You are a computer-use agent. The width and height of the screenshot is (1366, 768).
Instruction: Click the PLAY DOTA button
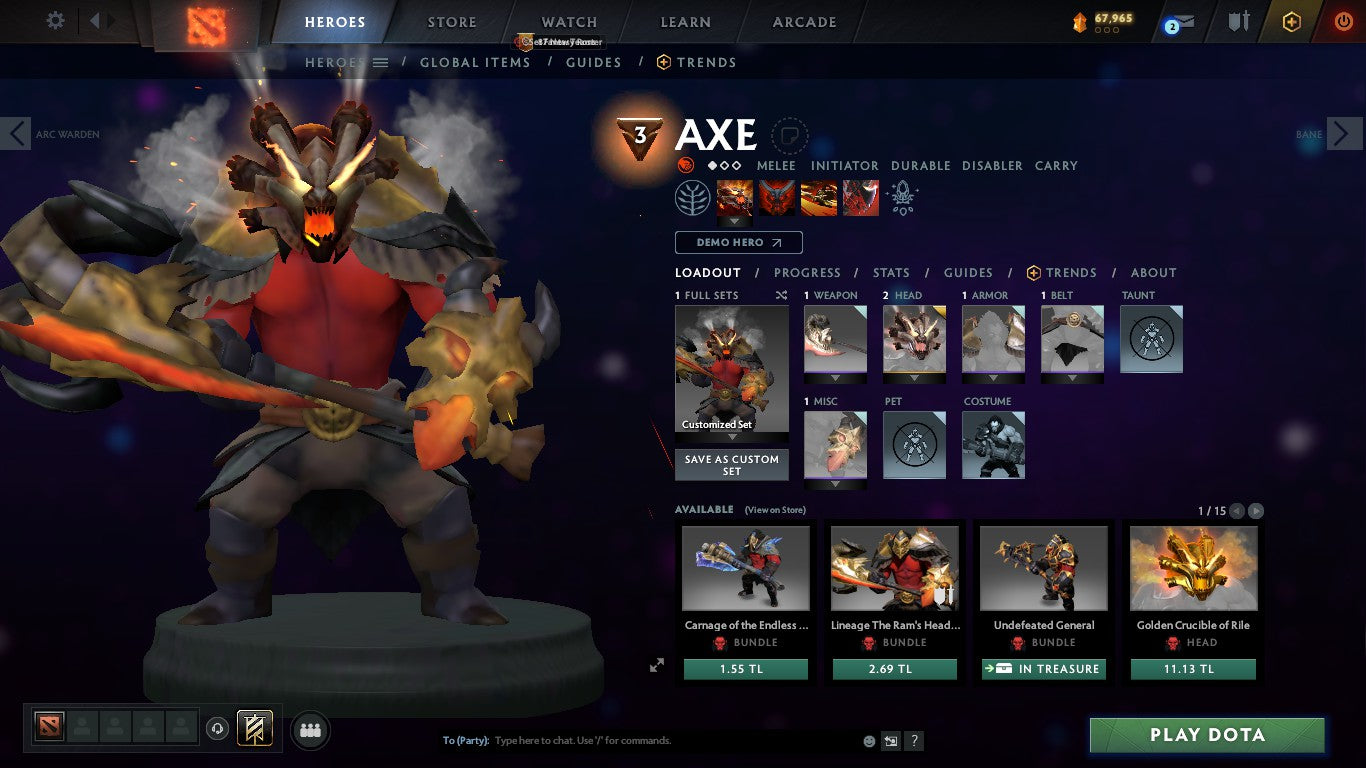(x=1206, y=734)
